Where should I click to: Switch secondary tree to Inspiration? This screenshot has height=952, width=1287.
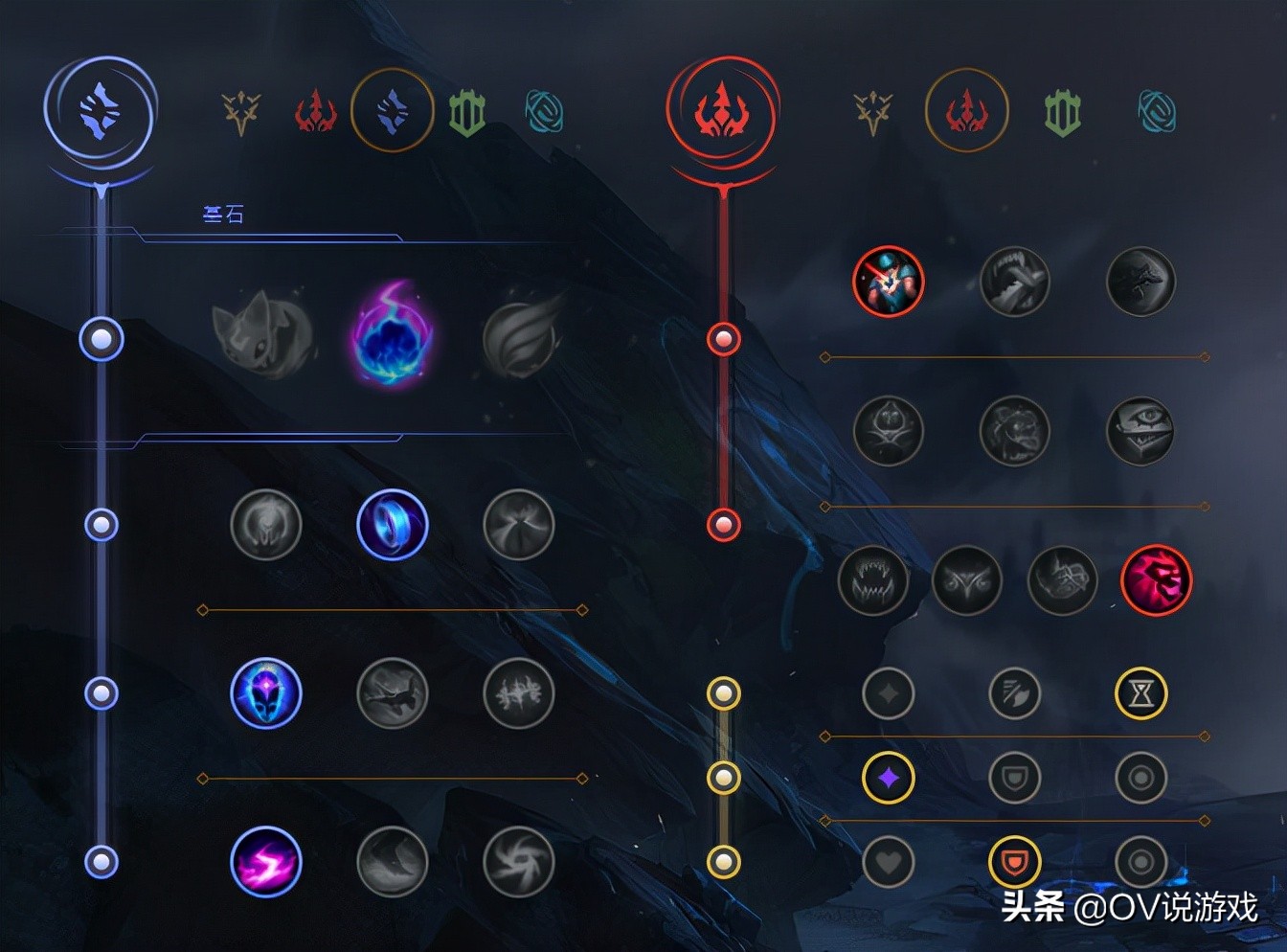pyautogui.click(x=1157, y=110)
